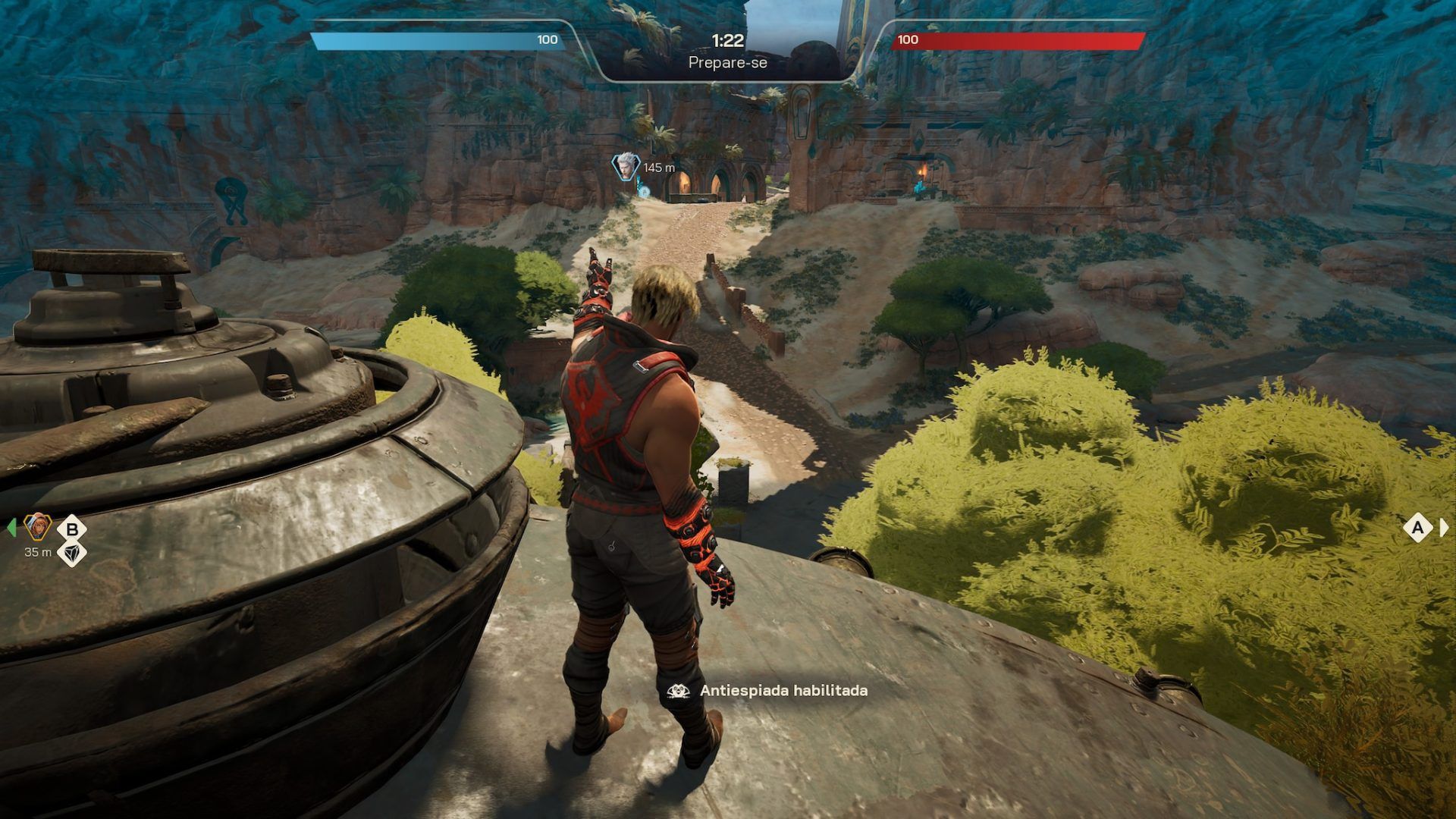Click the white-haired ally portrait marker
The width and height of the screenshot is (1456, 819).
pos(625,168)
